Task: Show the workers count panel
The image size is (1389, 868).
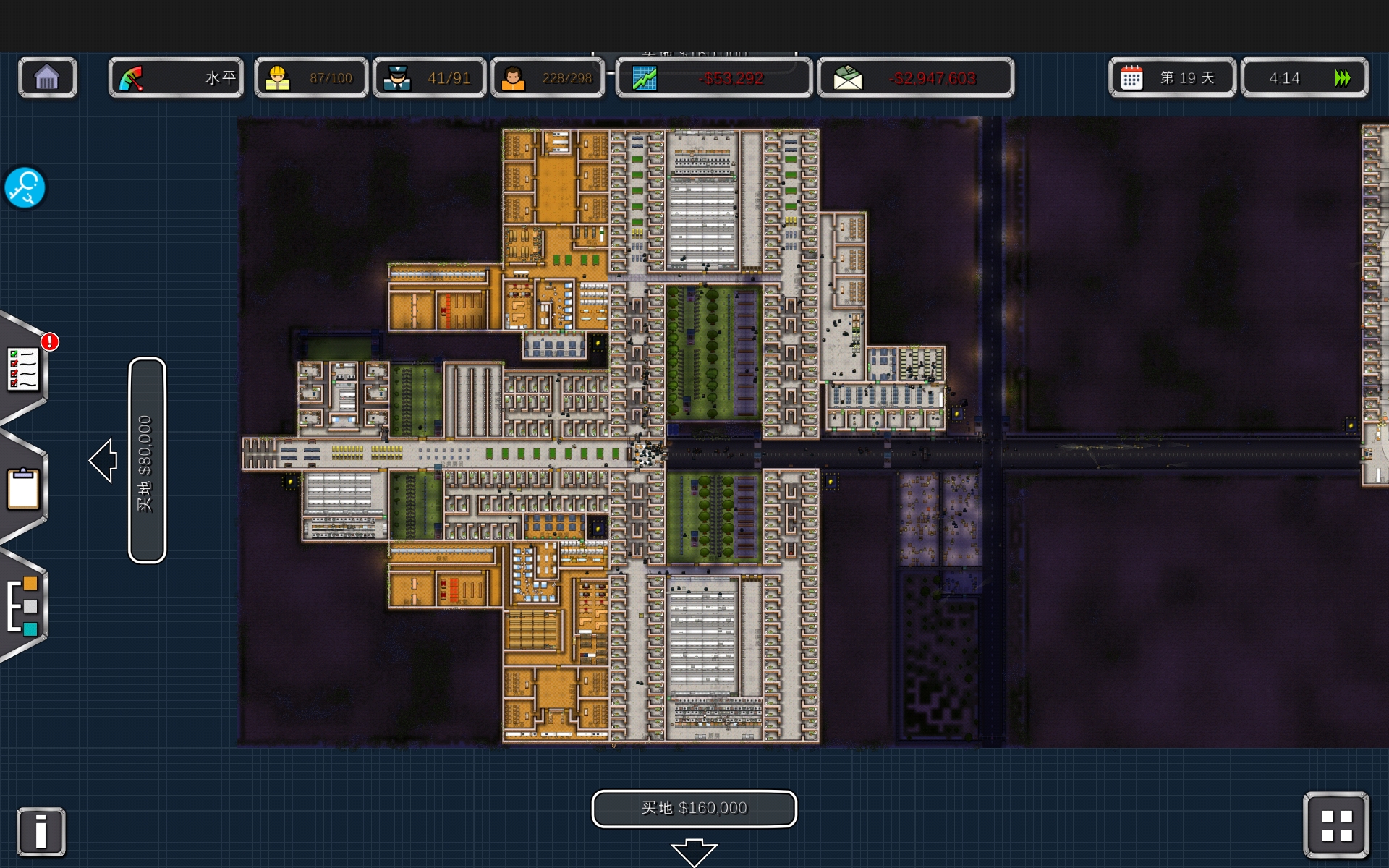Action: [311, 77]
